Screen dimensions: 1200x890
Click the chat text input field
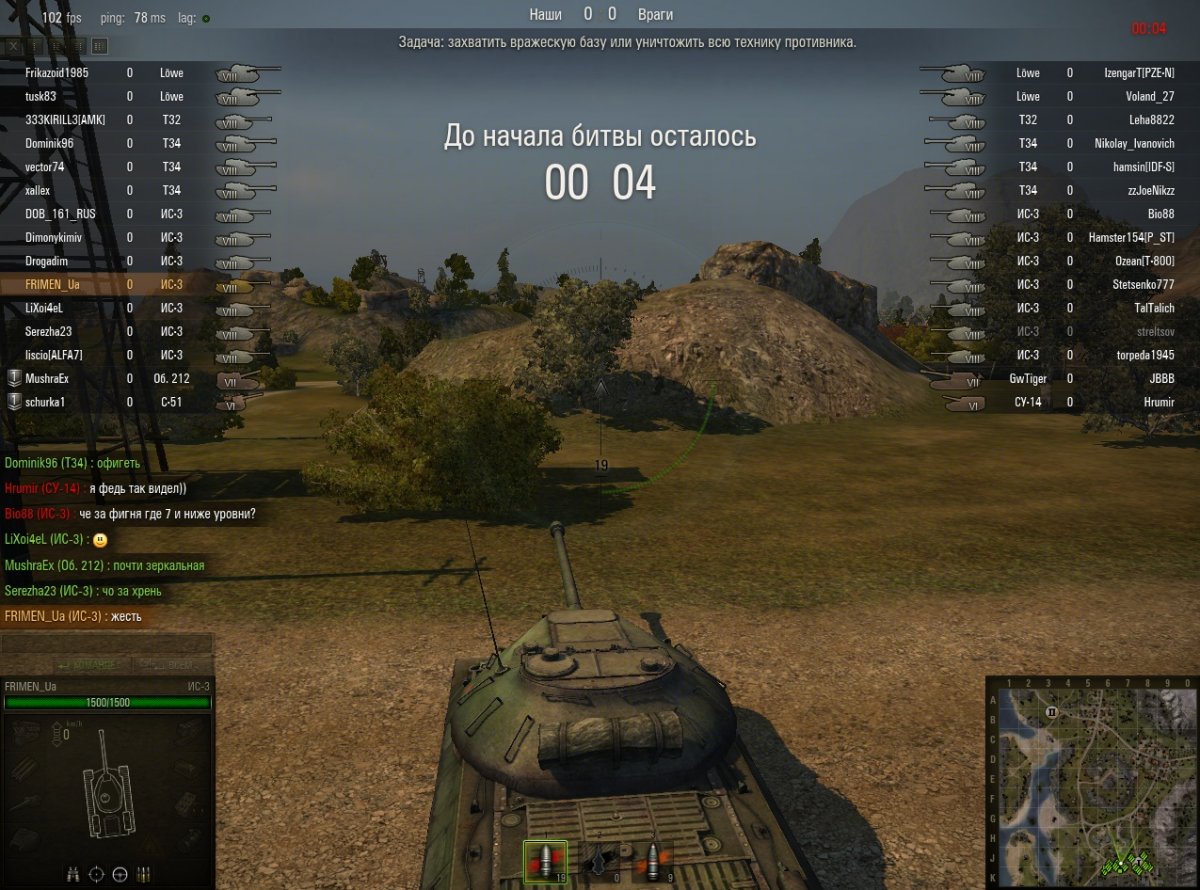tap(107, 644)
